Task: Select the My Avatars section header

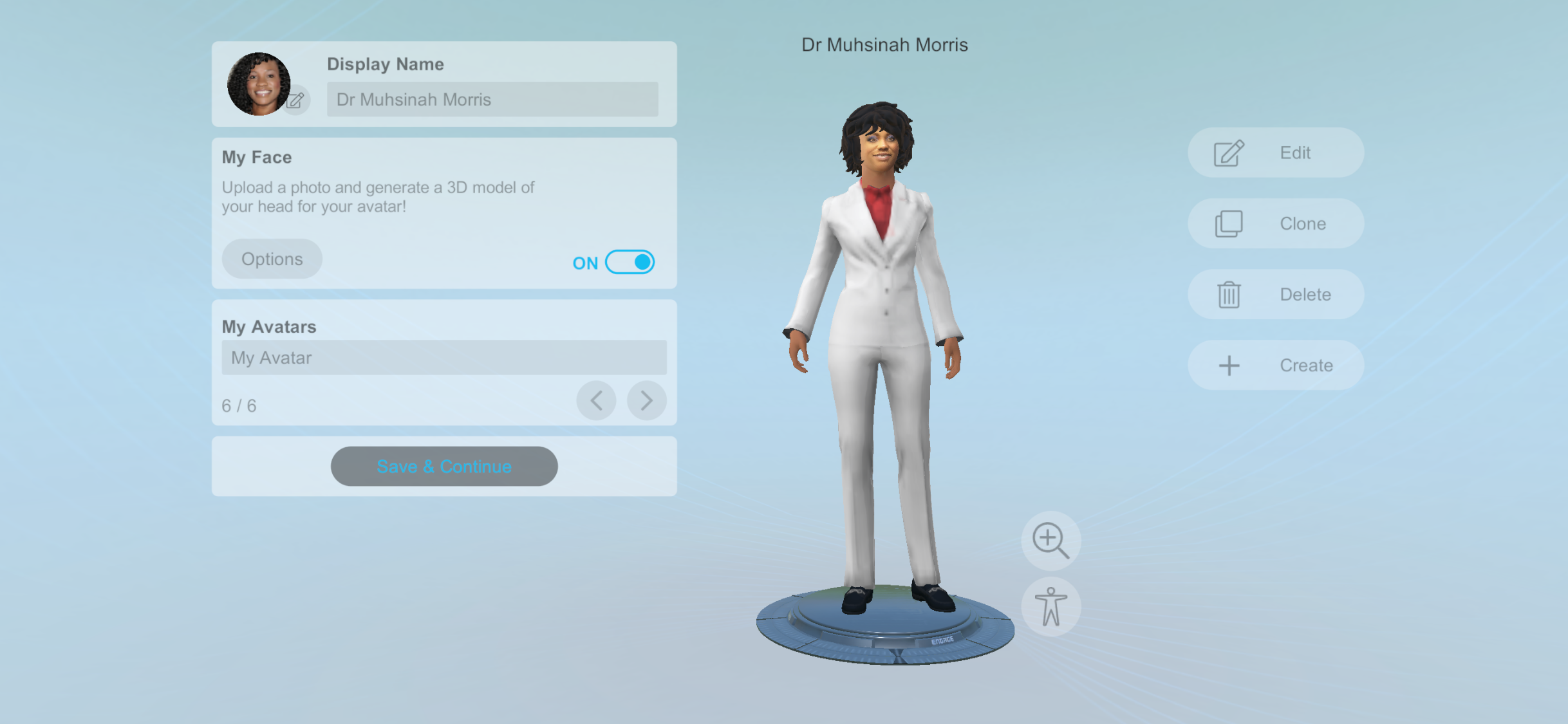Action: coord(268,326)
